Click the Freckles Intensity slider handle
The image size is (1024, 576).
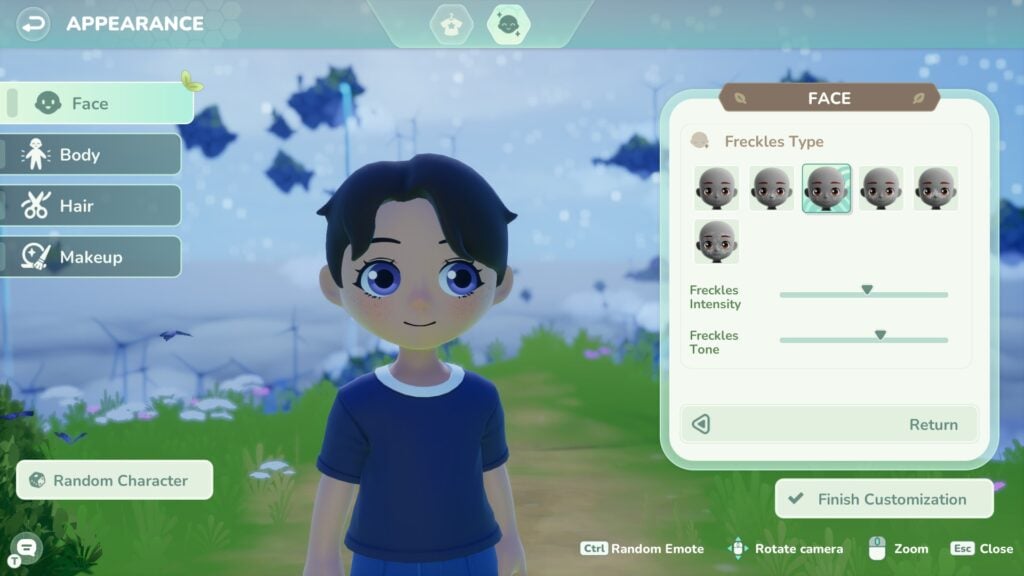[867, 291]
